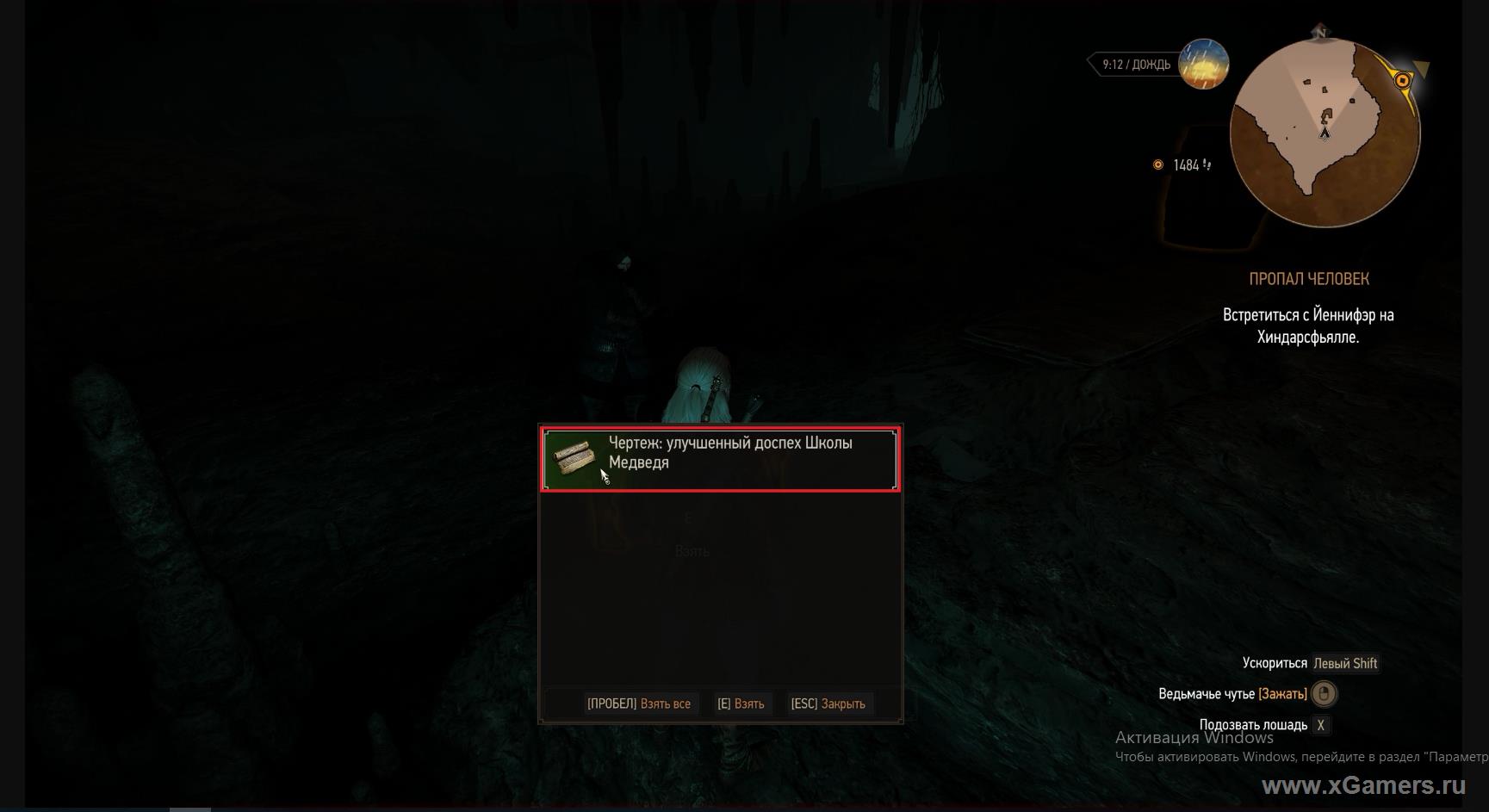
Task: Click the rain weather icon
Action: 1202,65
